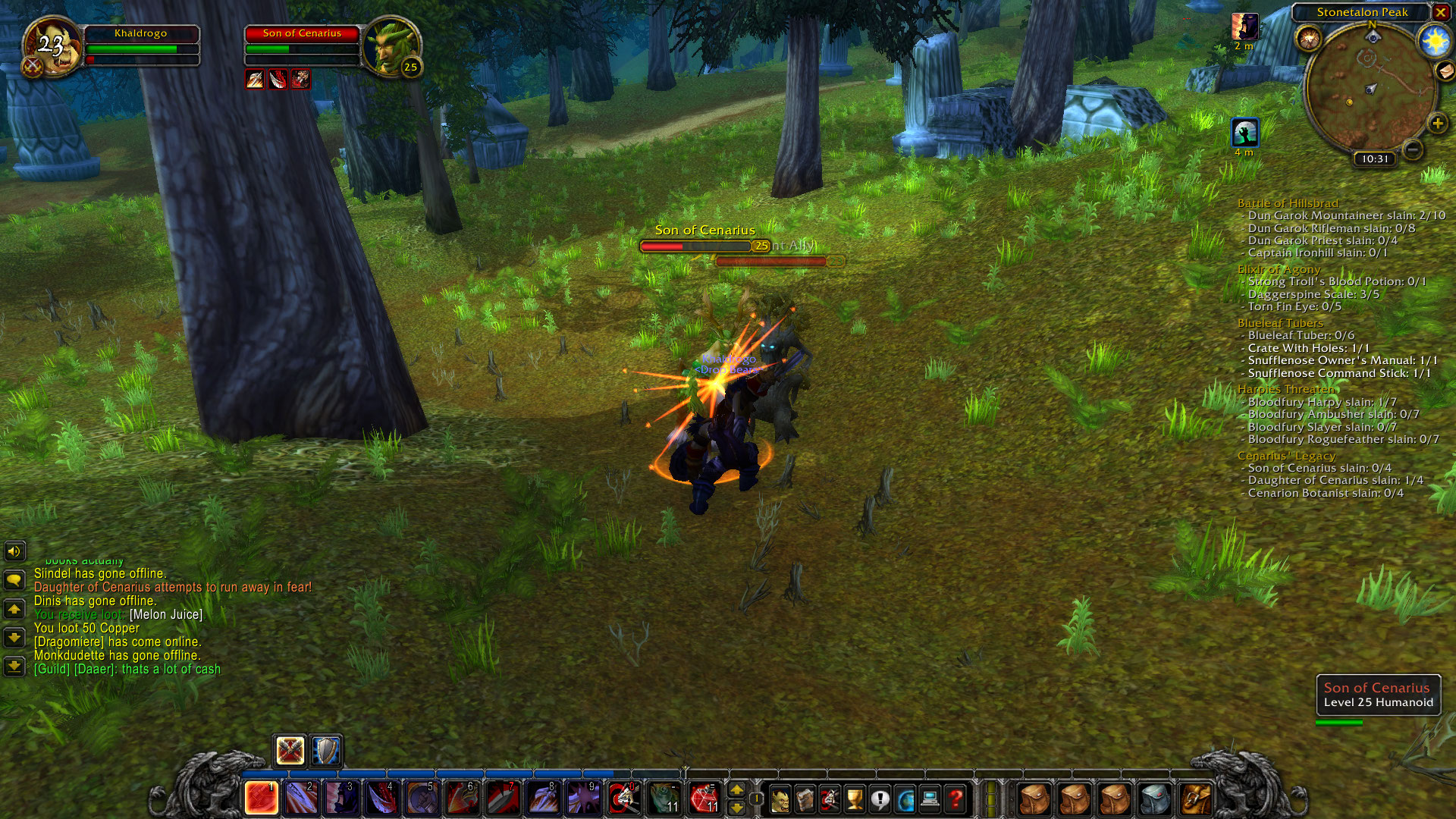The height and width of the screenshot is (819, 1456).
Task: Open the spellbook icon in micro menu
Action: 805,800
